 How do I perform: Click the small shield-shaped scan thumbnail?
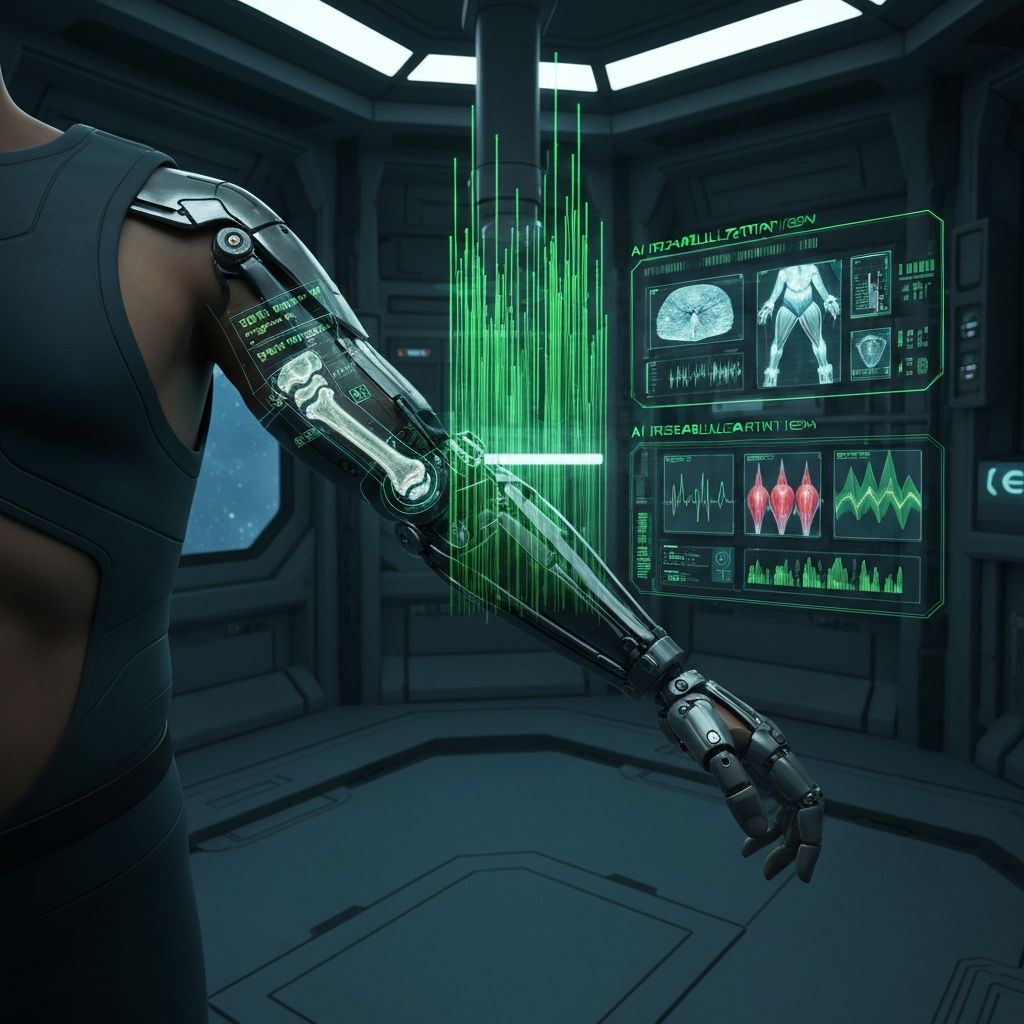(870, 352)
